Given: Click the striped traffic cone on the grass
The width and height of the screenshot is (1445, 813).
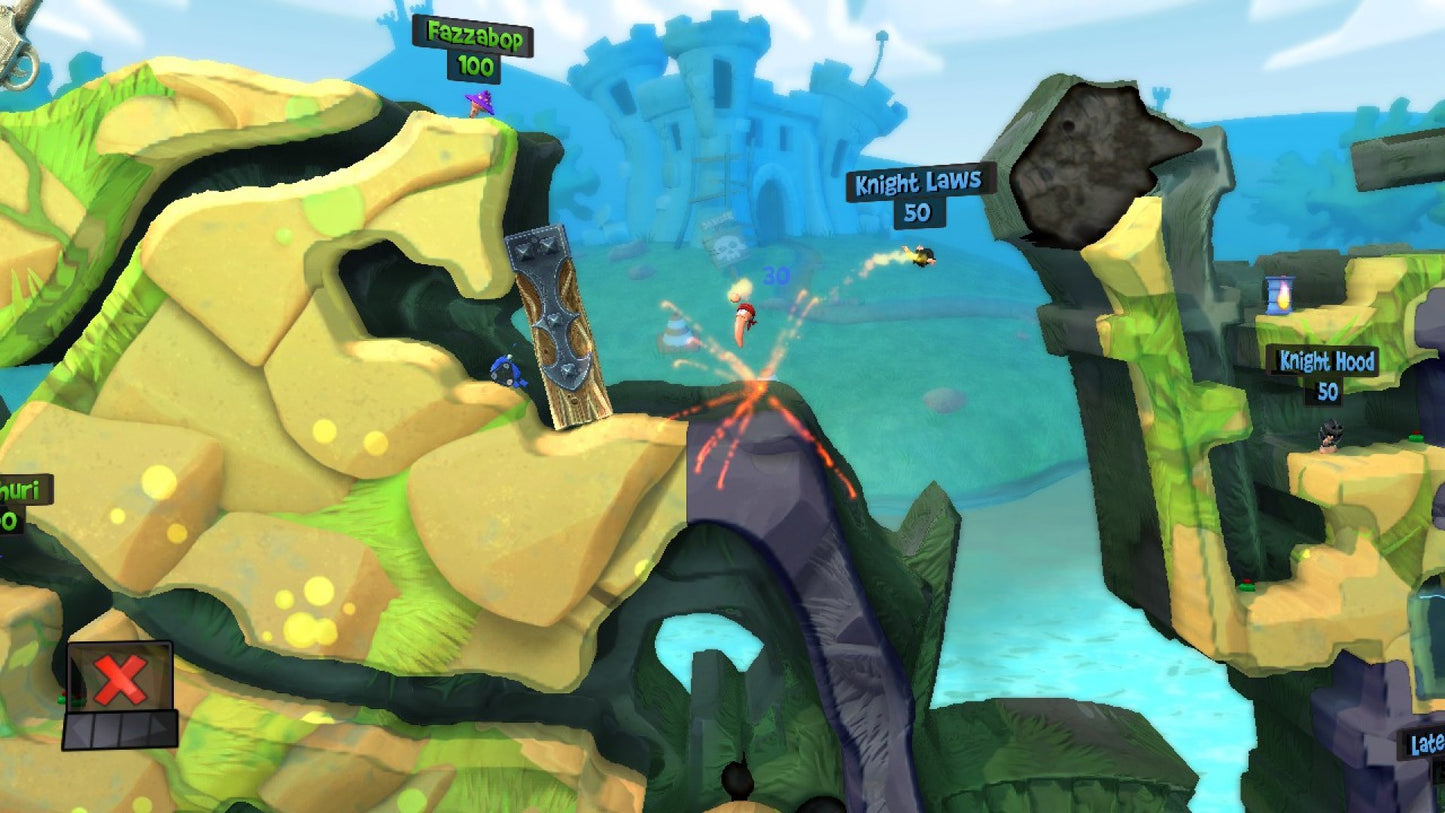Looking at the screenshot, I should pyautogui.click(x=679, y=330).
